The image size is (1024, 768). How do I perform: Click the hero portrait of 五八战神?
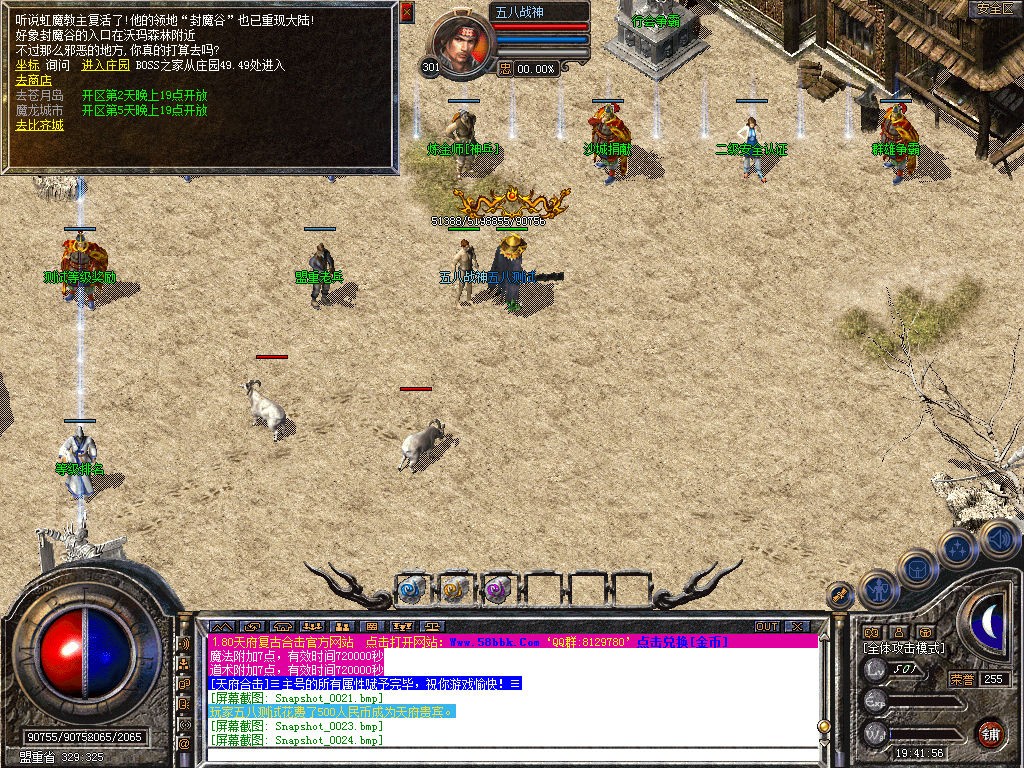click(462, 41)
